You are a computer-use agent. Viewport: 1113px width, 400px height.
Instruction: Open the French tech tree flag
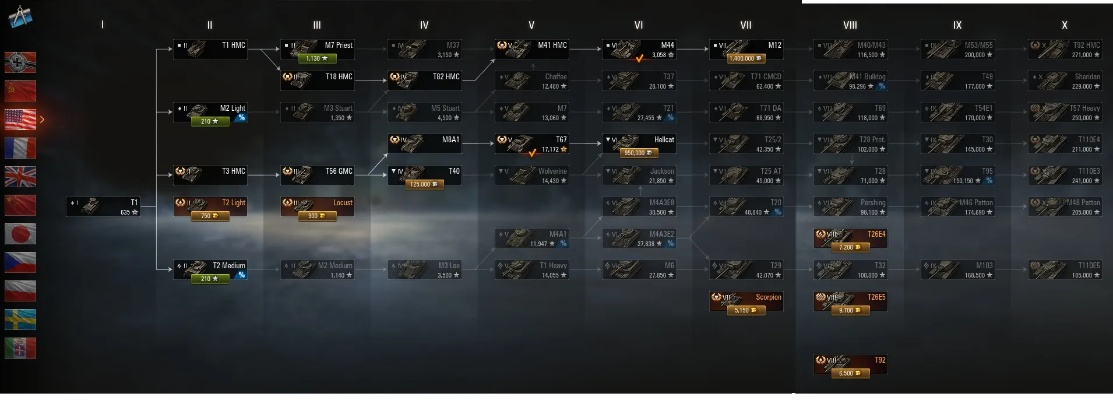tap(20, 148)
